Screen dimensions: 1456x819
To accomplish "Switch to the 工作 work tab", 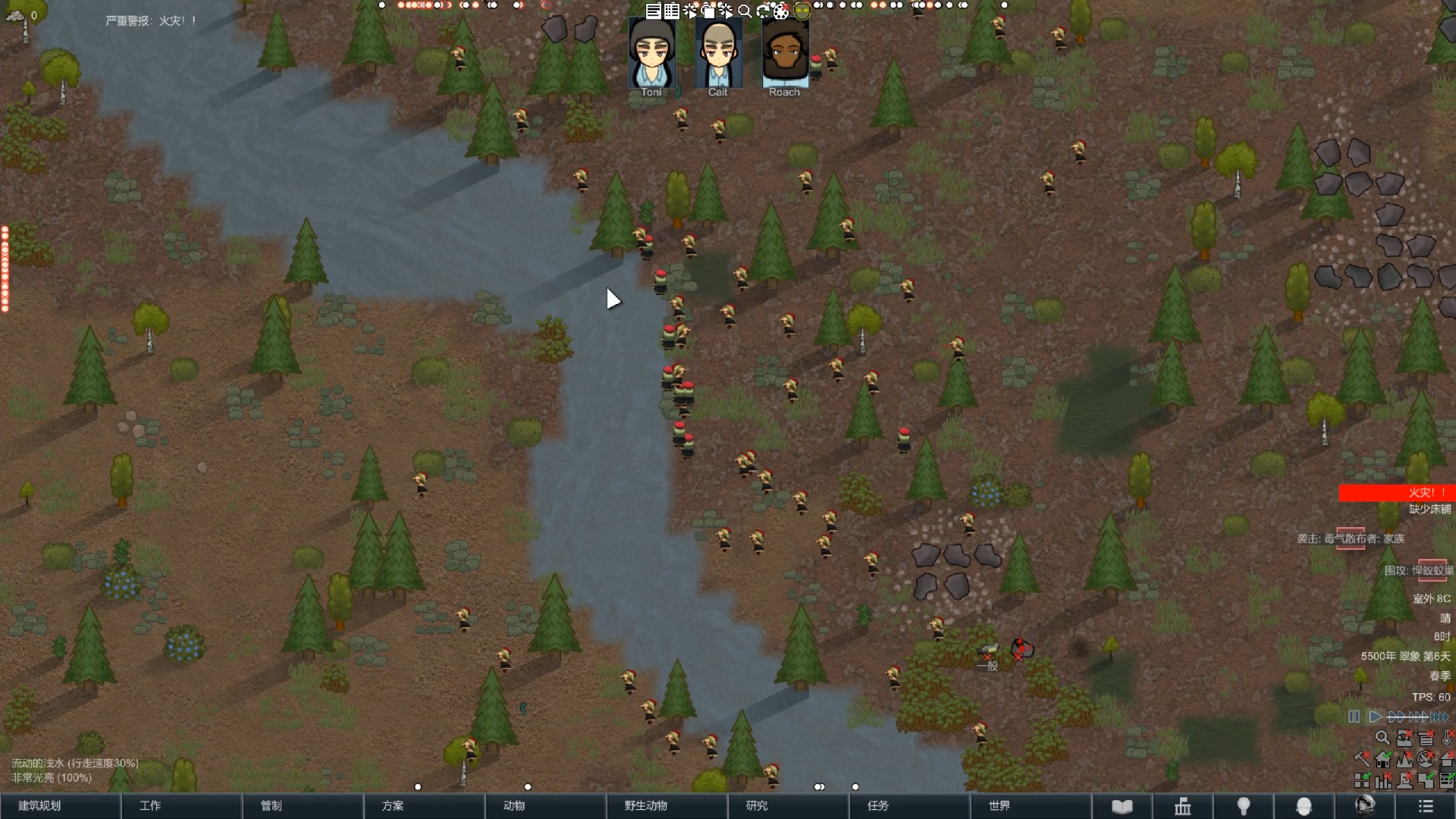I will 181,805.
